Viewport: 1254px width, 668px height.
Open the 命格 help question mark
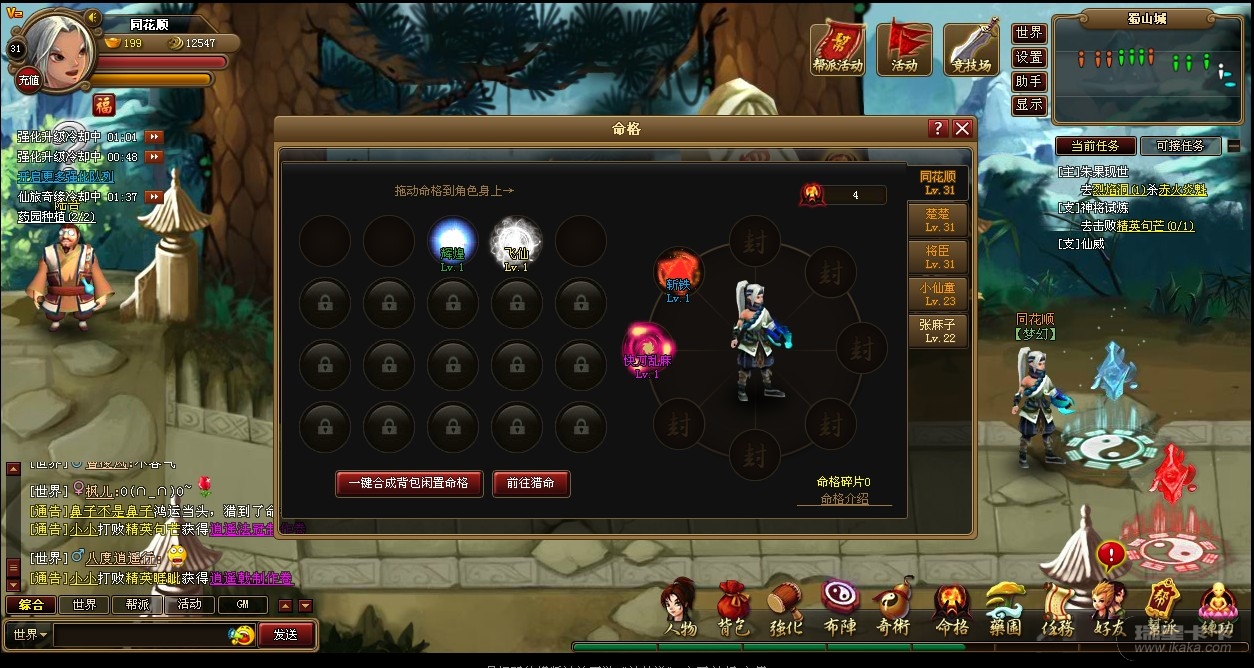[937, 129]
